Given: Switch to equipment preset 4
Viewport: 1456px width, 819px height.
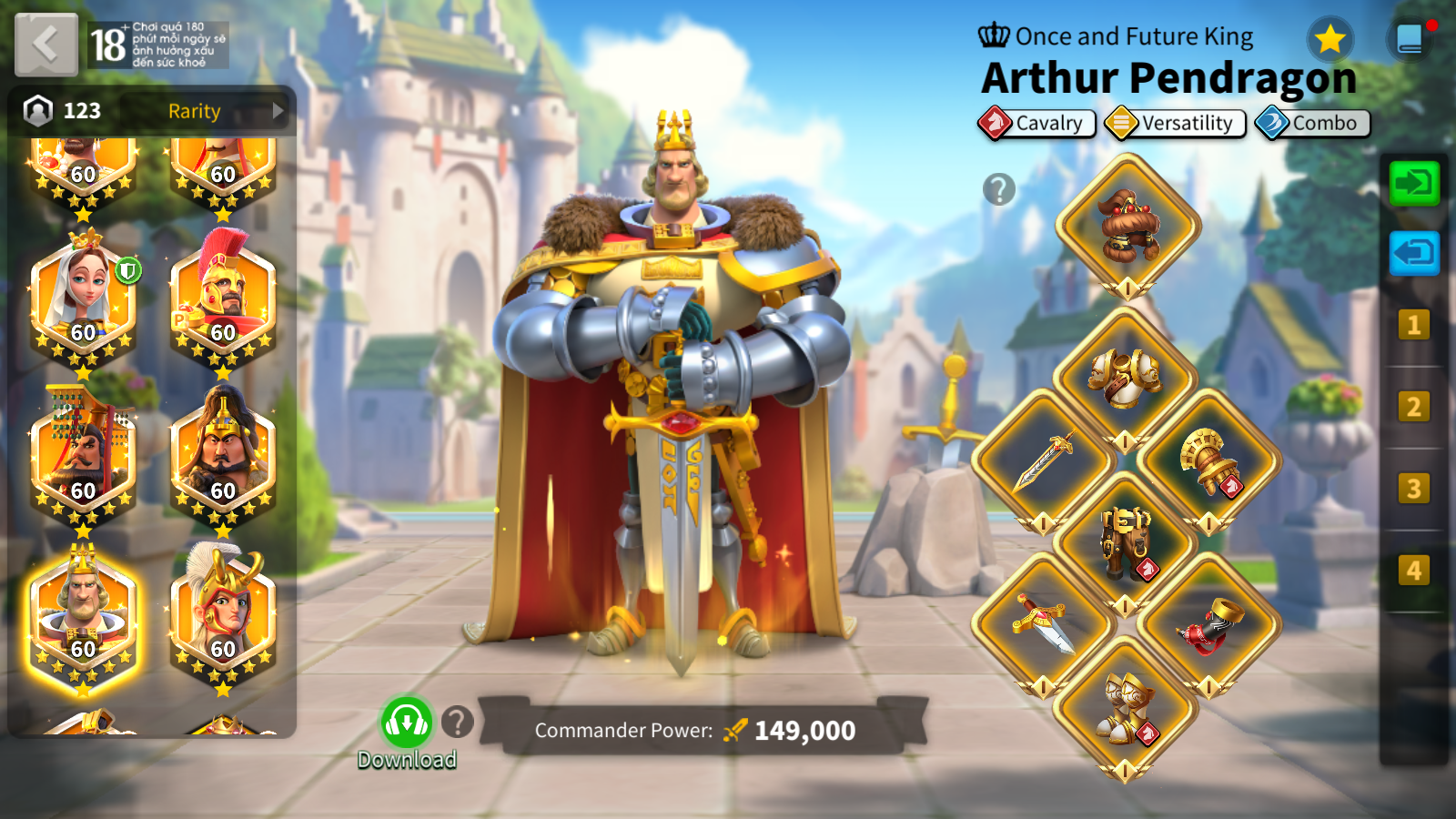Looking at the screenshot, I should click(x=1413, y=571).
